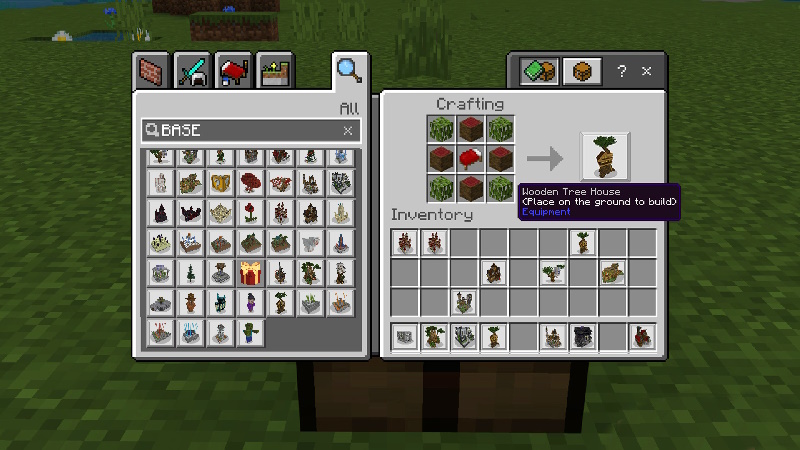The image size is (800, 450).
Task: Select the Nature tab with grass block icon
Action: [x=273, y=73]
